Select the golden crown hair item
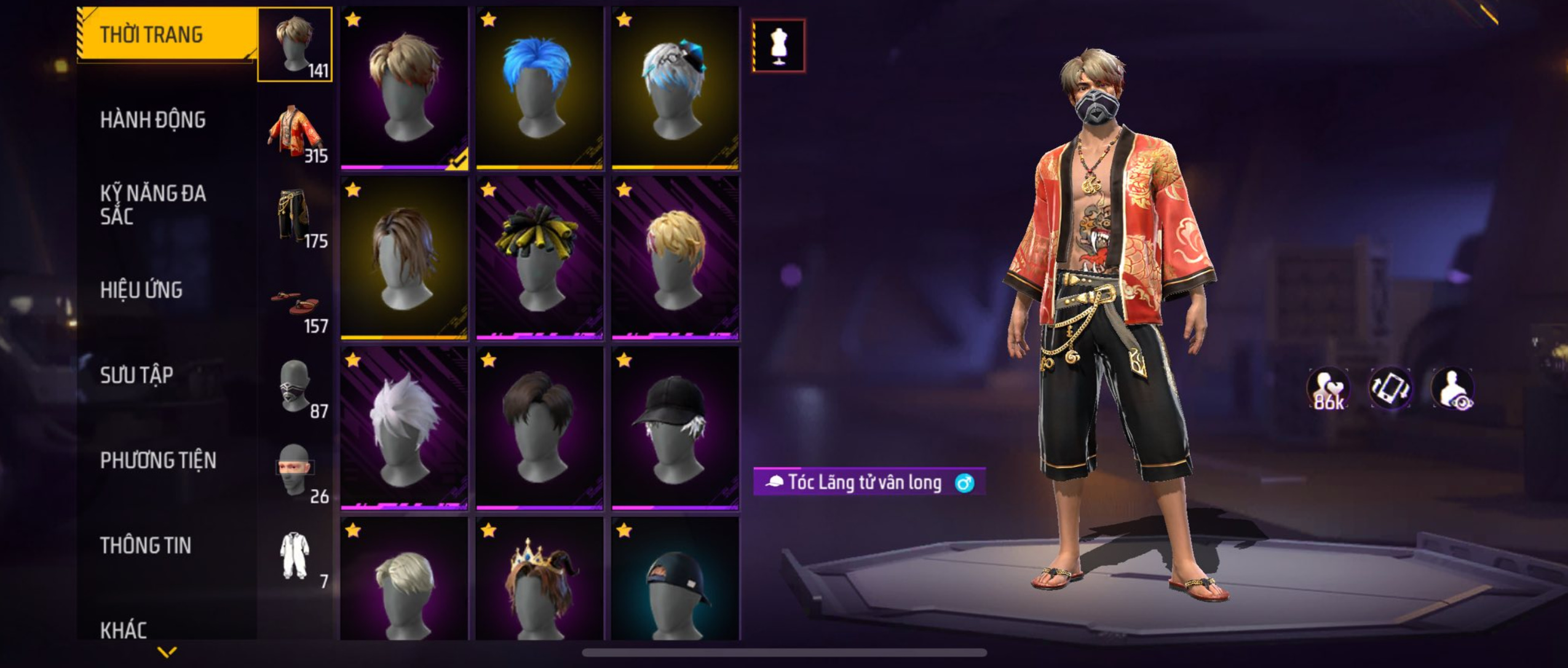The image size is (1568, 668). (x=539, y=581)
